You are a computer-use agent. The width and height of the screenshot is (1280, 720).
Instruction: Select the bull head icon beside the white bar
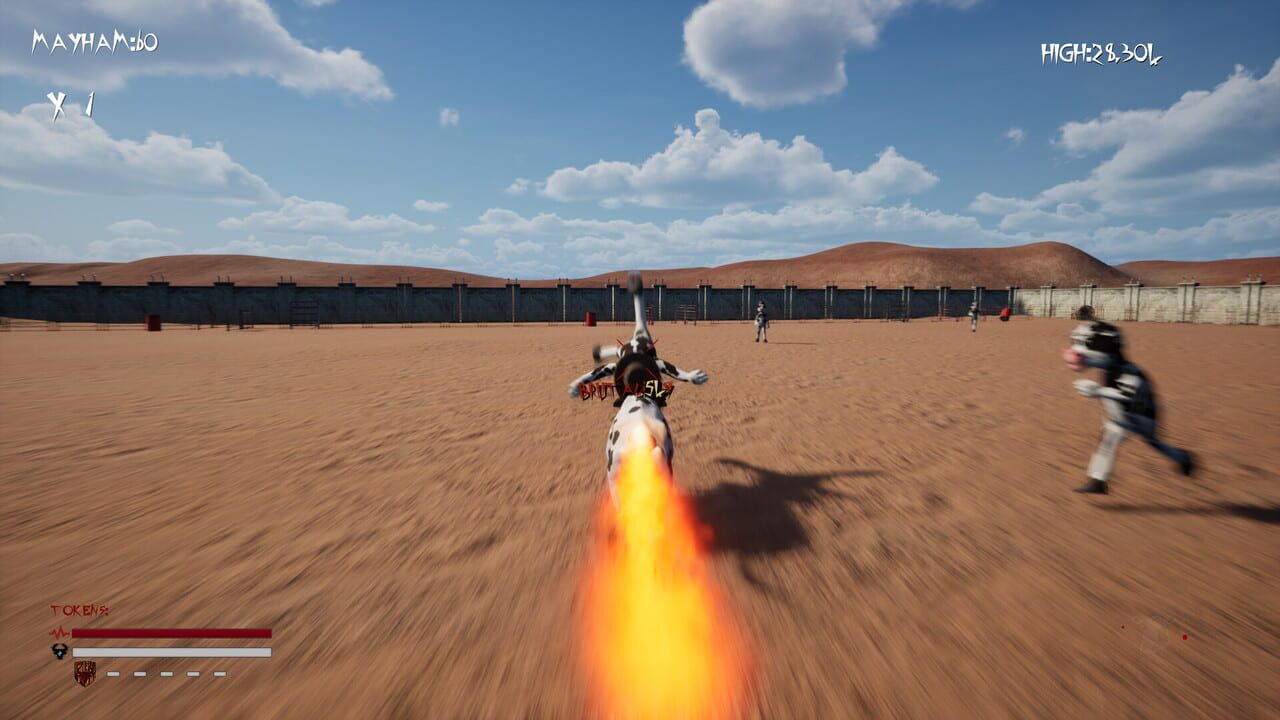point(58,651)
